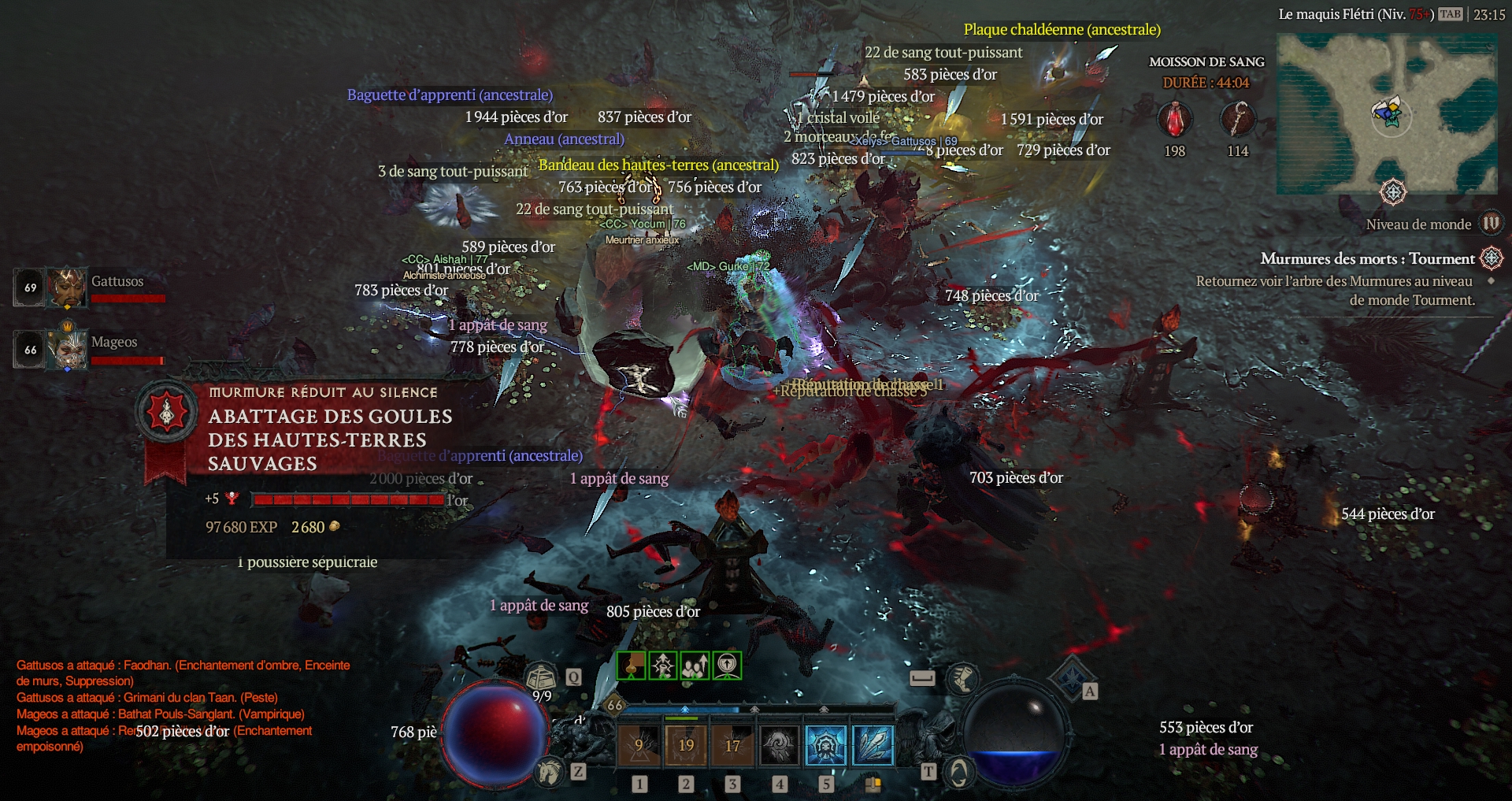The height and width of the screenshot is (801, 1512).
Task: Activate the third skill slot on cooldown 17
Action: (x=732, y=745)
